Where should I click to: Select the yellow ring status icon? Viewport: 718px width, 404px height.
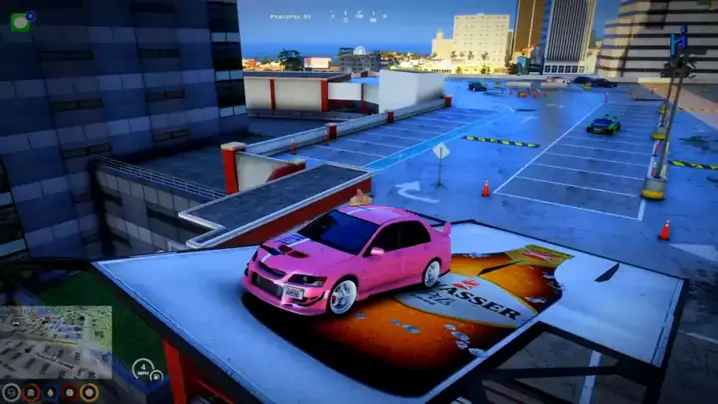[x=89, y=392]
